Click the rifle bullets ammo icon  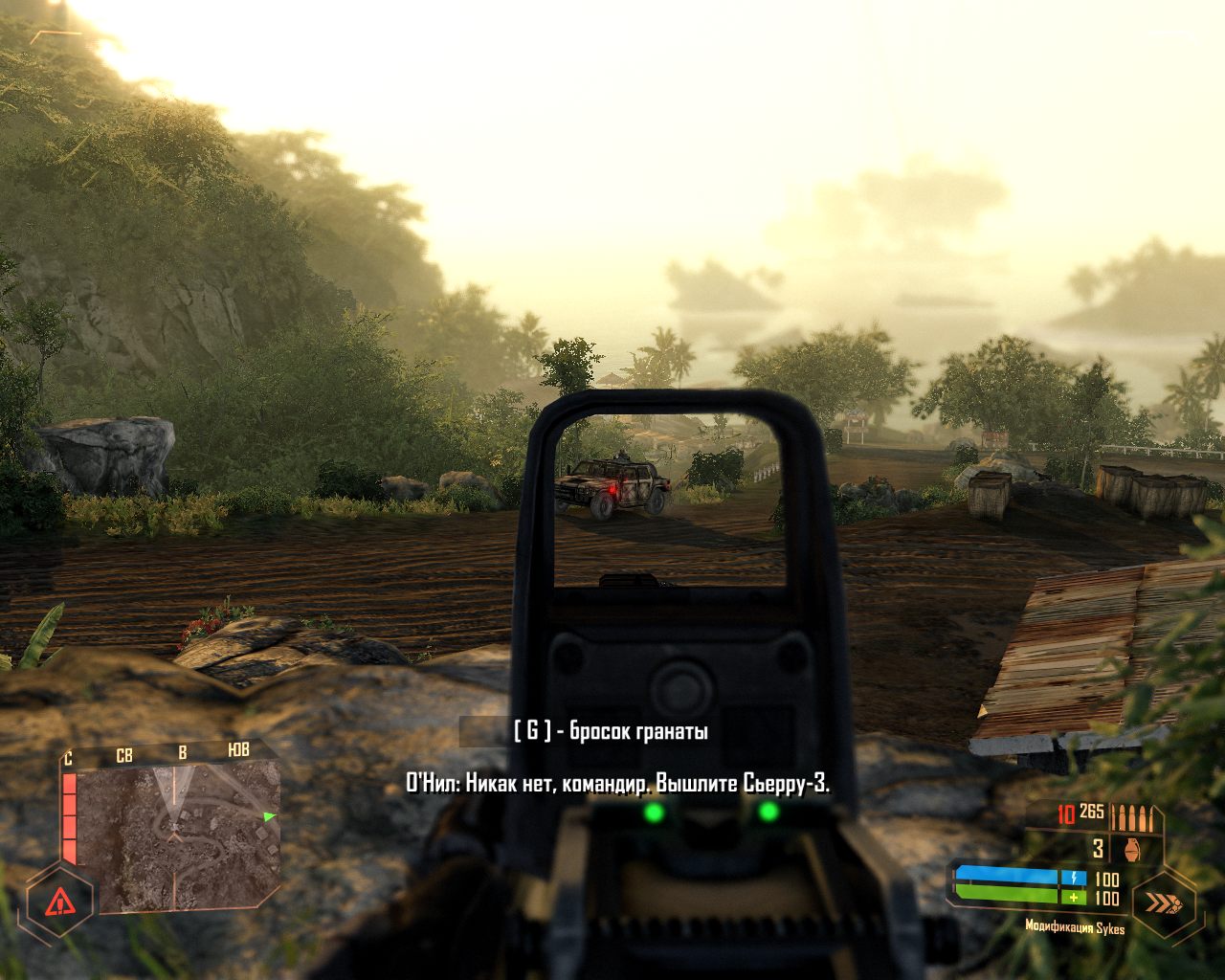point(1132,816)
